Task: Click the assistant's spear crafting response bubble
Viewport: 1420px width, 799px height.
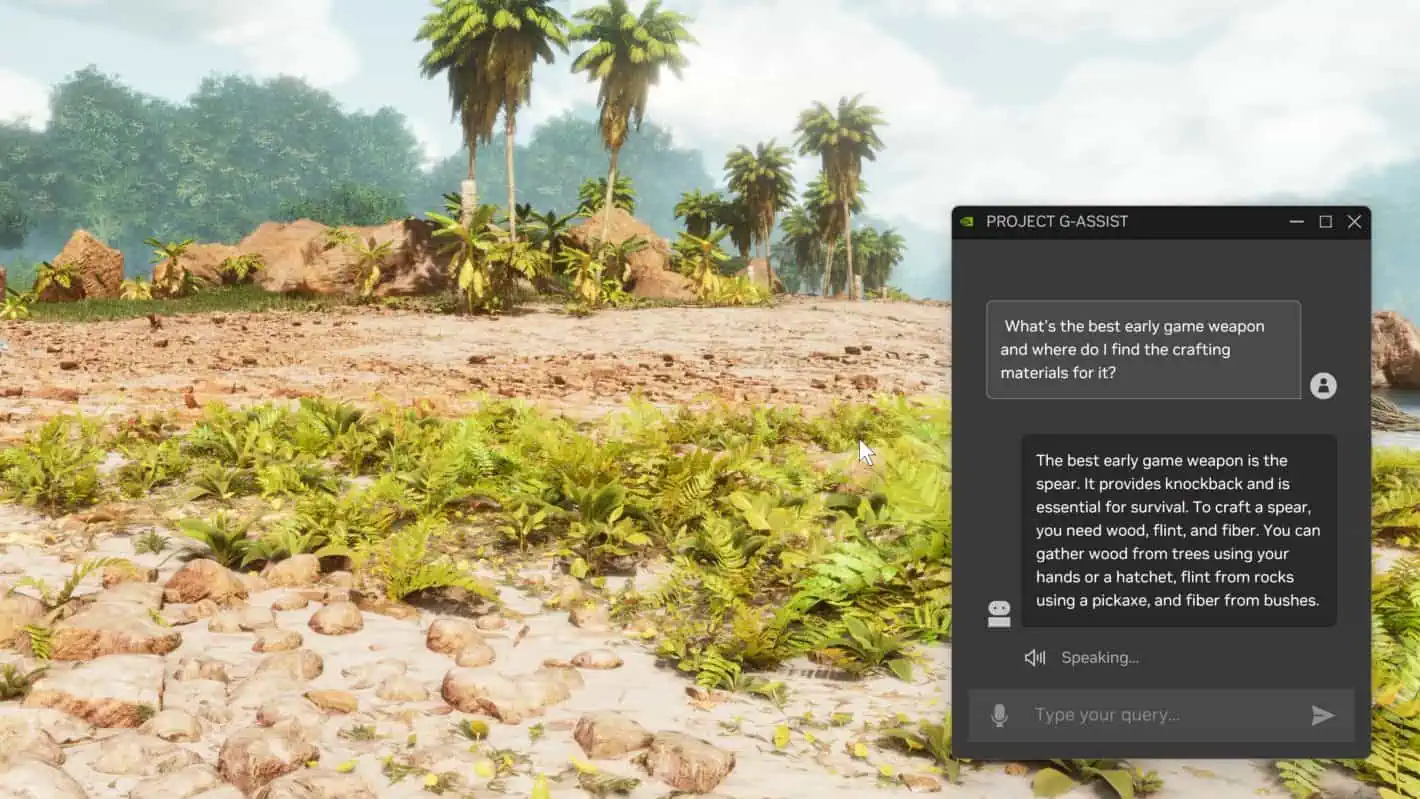Action: 1178,530
